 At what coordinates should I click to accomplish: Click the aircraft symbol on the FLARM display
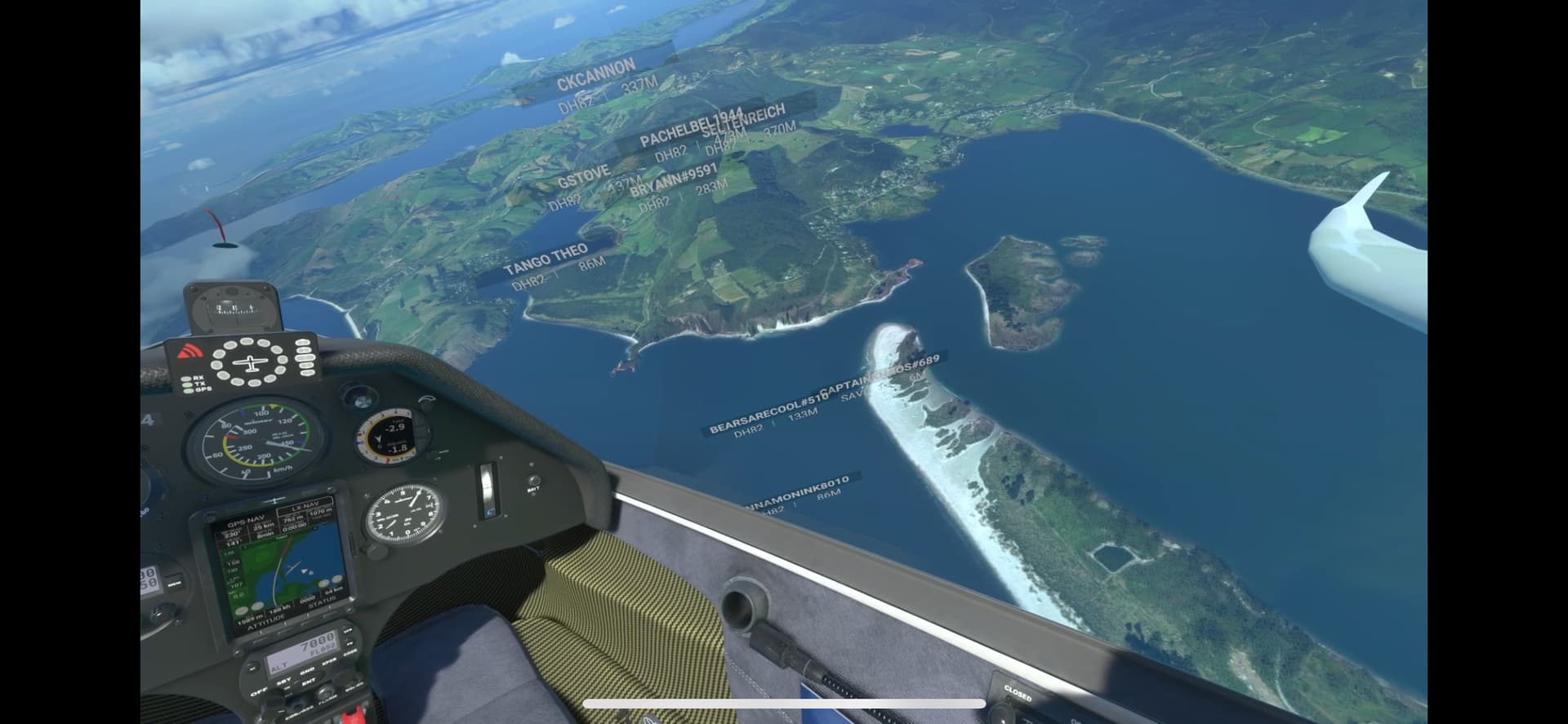click(x=249, y=362)
